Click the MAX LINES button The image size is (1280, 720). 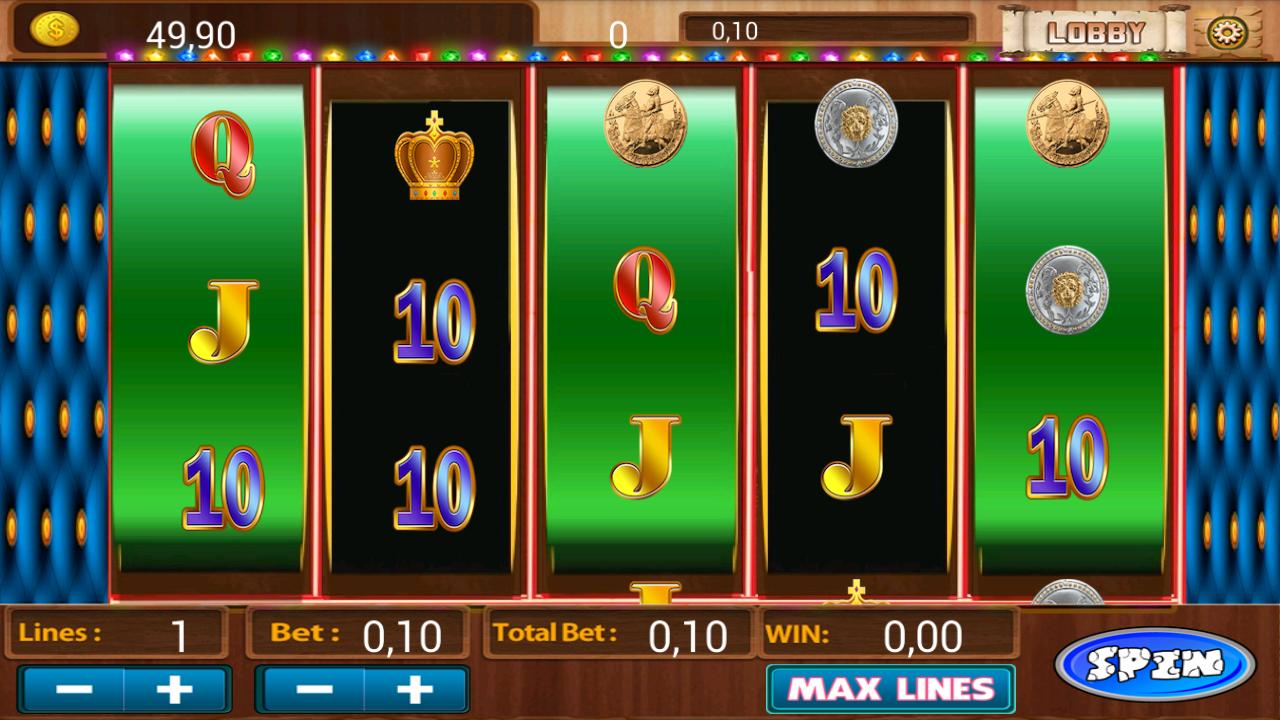pyautogui.click(x=888, y=688)
